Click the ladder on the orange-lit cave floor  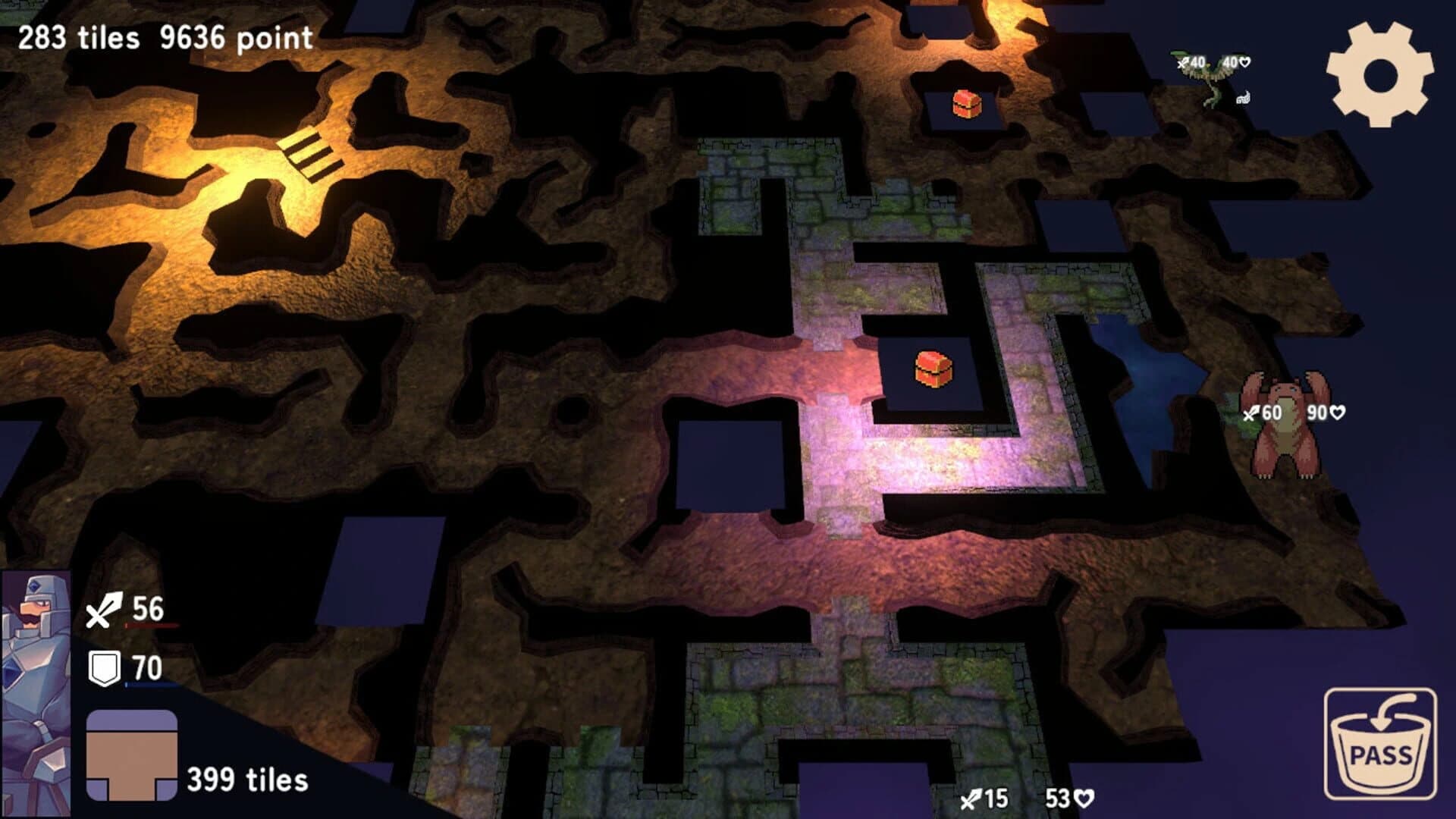coord(309,154)
